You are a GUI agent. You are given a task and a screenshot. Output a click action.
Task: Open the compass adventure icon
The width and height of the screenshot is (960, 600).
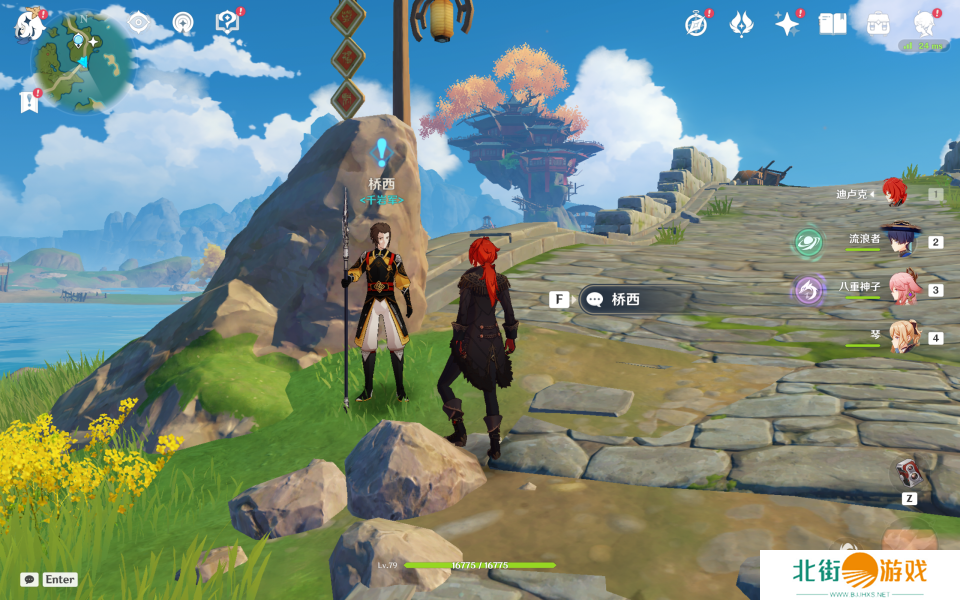coord(696,24)
